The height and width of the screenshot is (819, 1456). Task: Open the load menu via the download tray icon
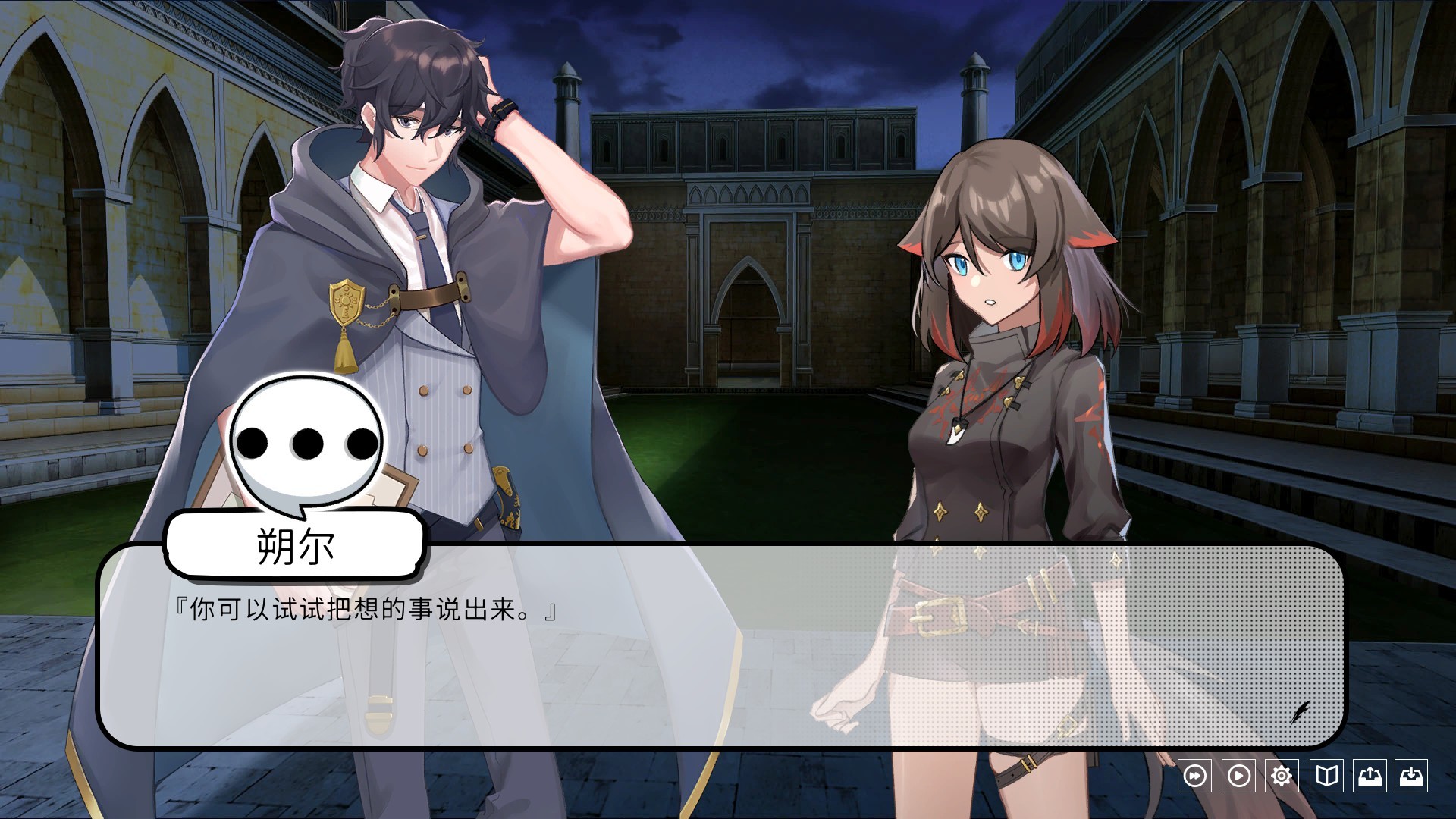click(x=1410, y=776)
